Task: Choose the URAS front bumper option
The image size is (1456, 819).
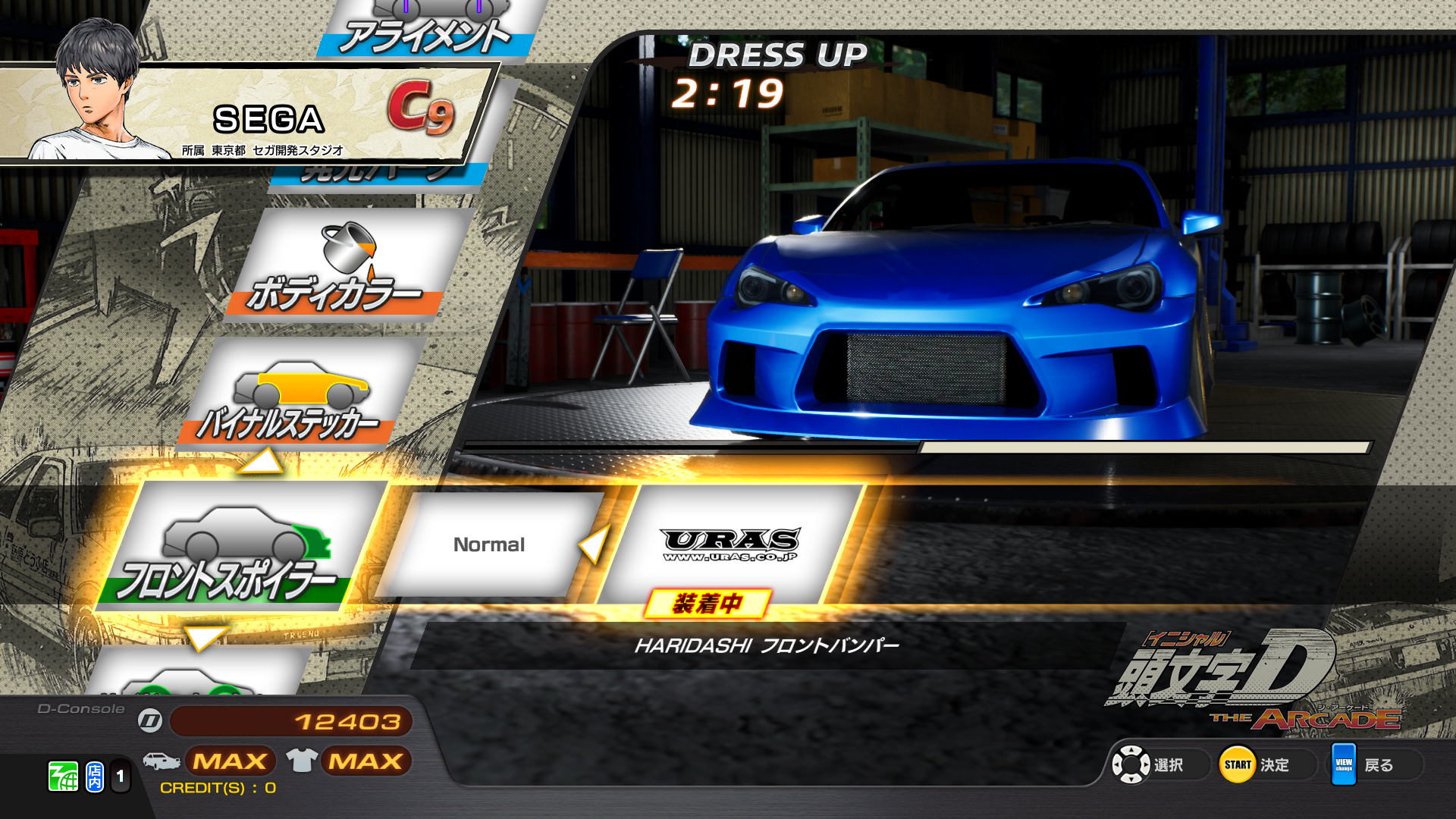Action: coord(730,544)
